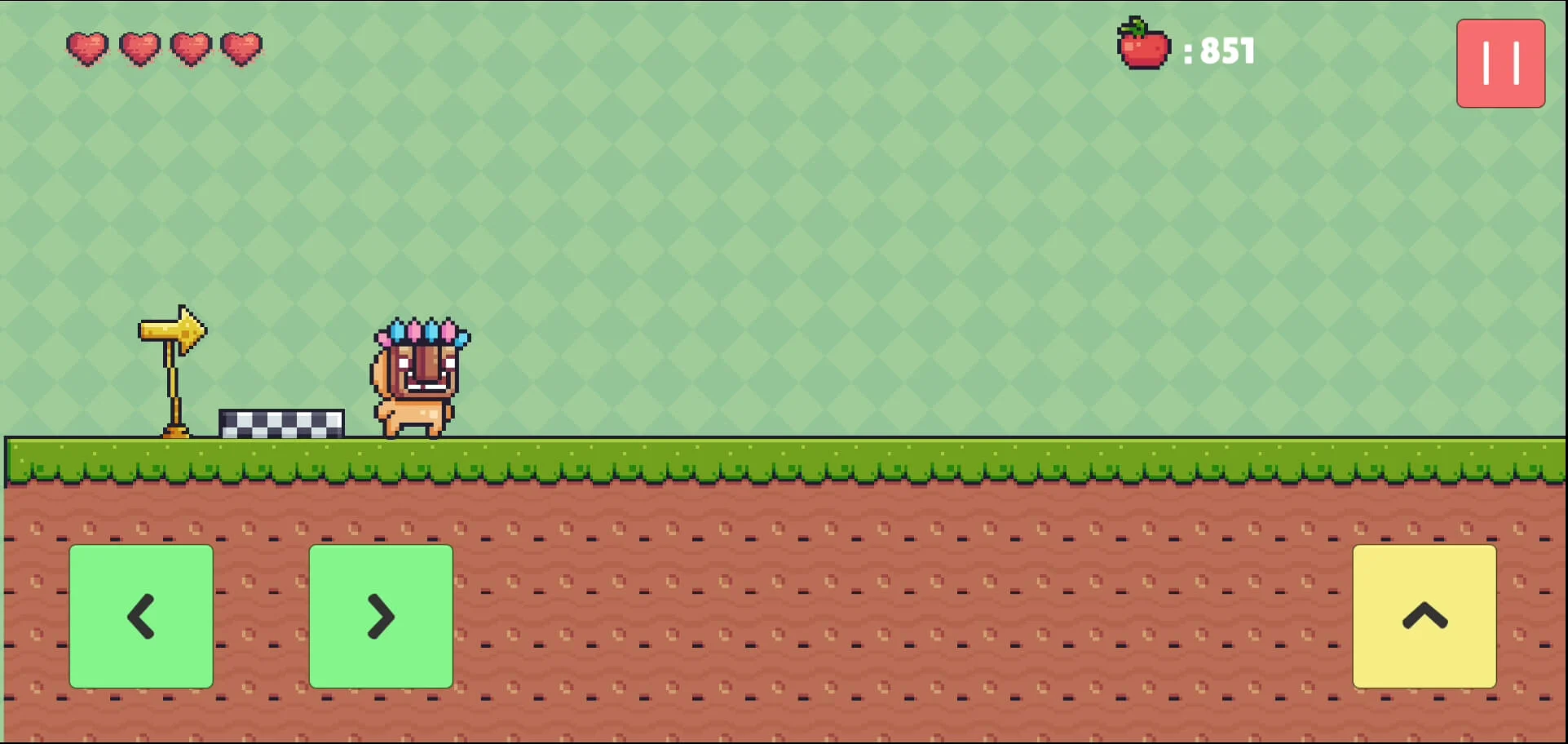Click the dirt terrain between the movement buttons

click(261, 618)
